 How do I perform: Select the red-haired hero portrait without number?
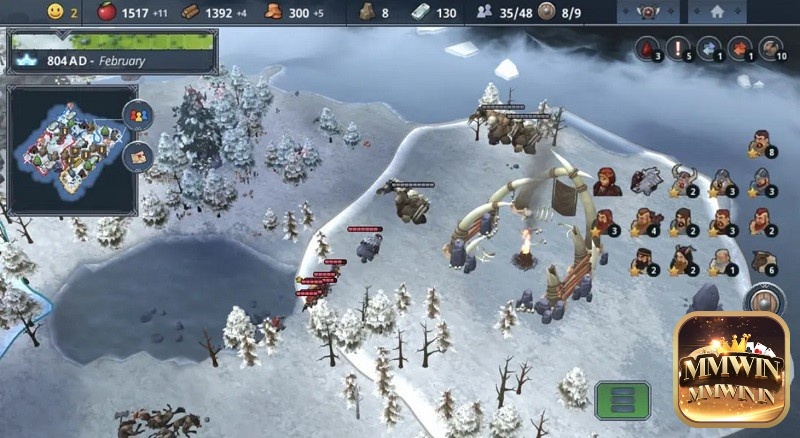point(606,181)
